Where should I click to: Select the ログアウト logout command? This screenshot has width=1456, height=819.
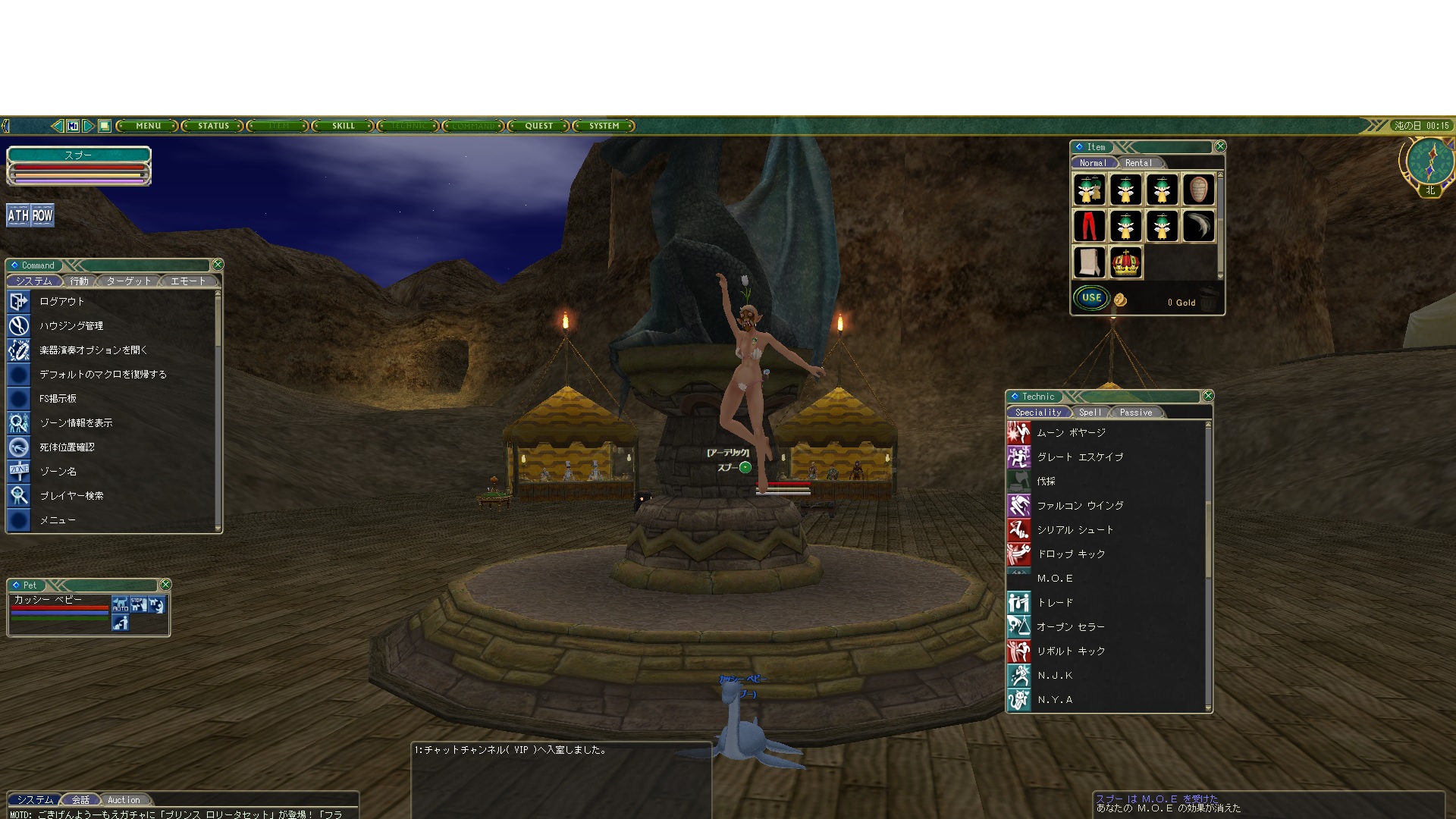click(x=62, y=302)
